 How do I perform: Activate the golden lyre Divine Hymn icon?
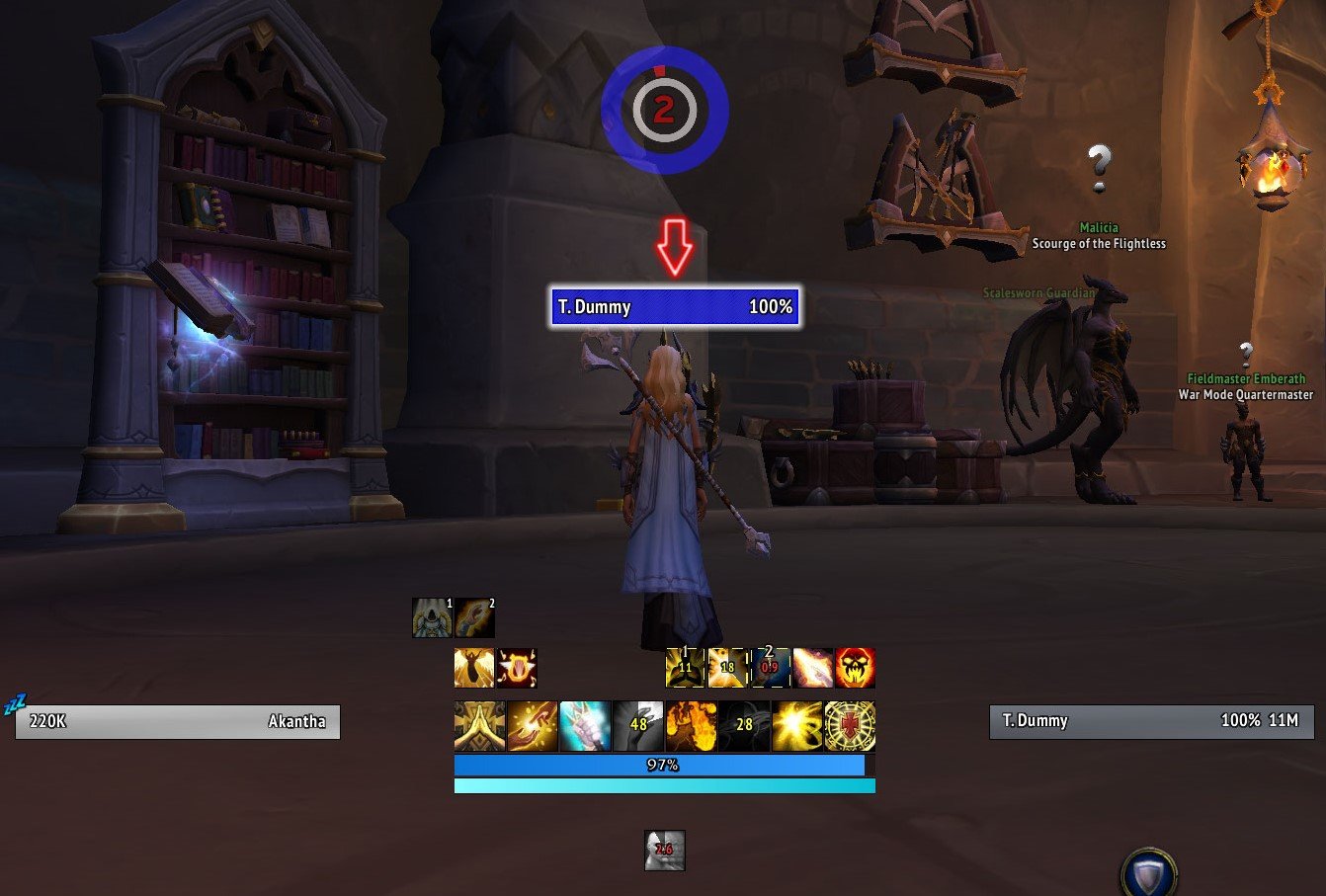tap(519, 669)
